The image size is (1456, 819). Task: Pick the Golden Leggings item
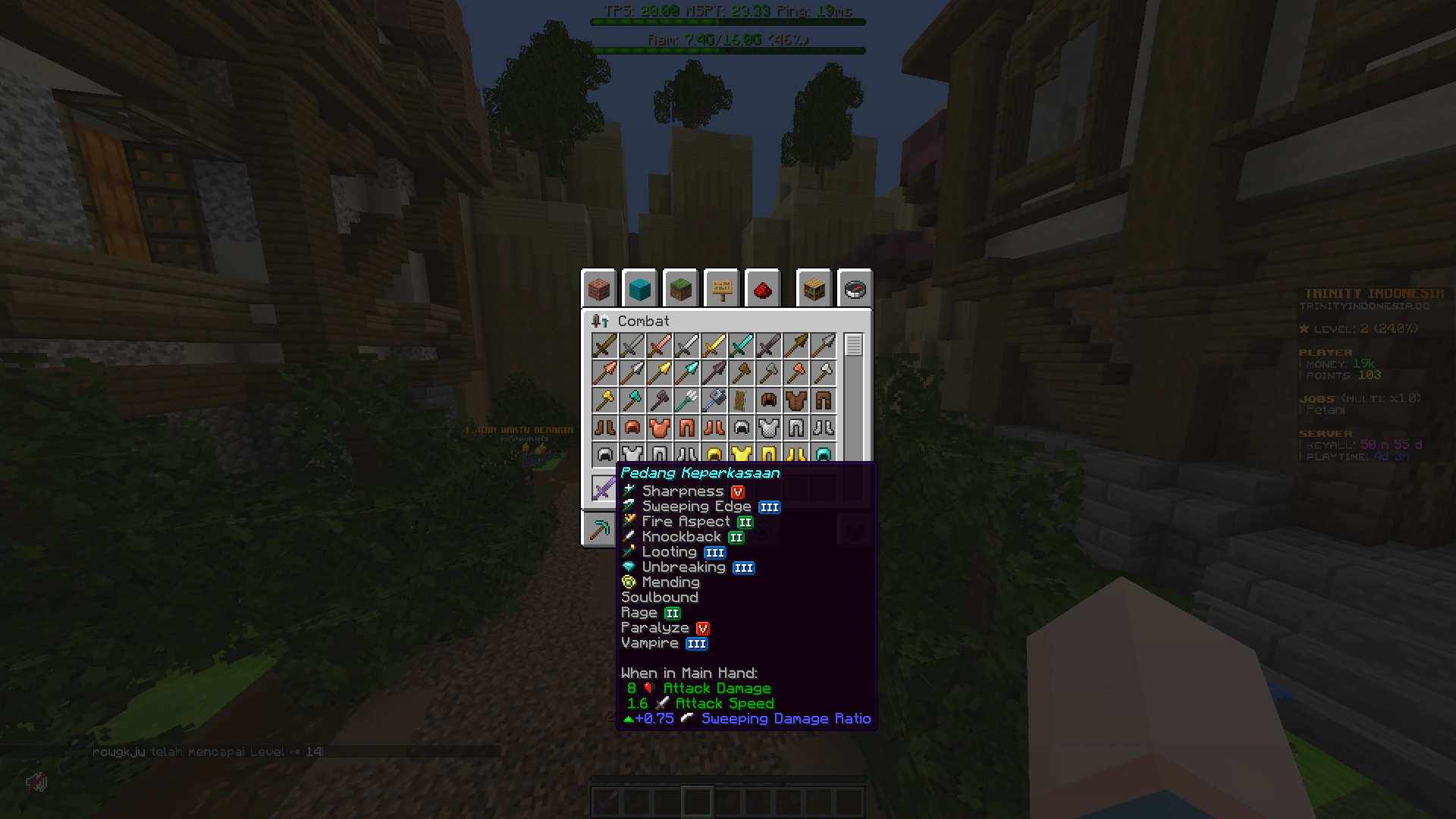coord(769,454)
